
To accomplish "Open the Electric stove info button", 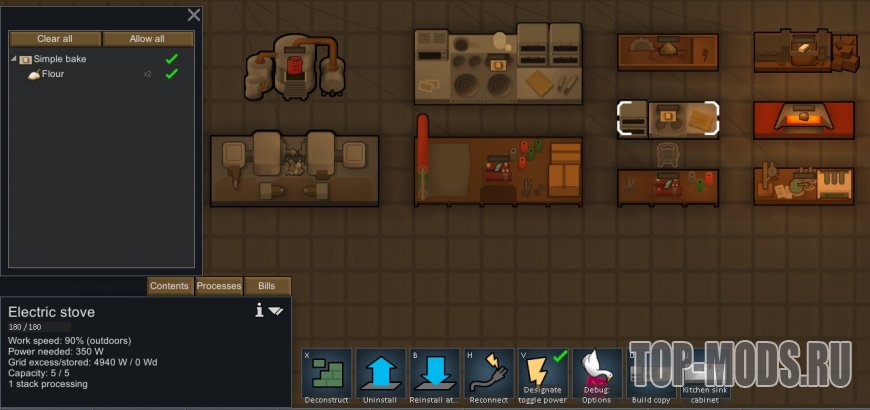I will [259, 311].
